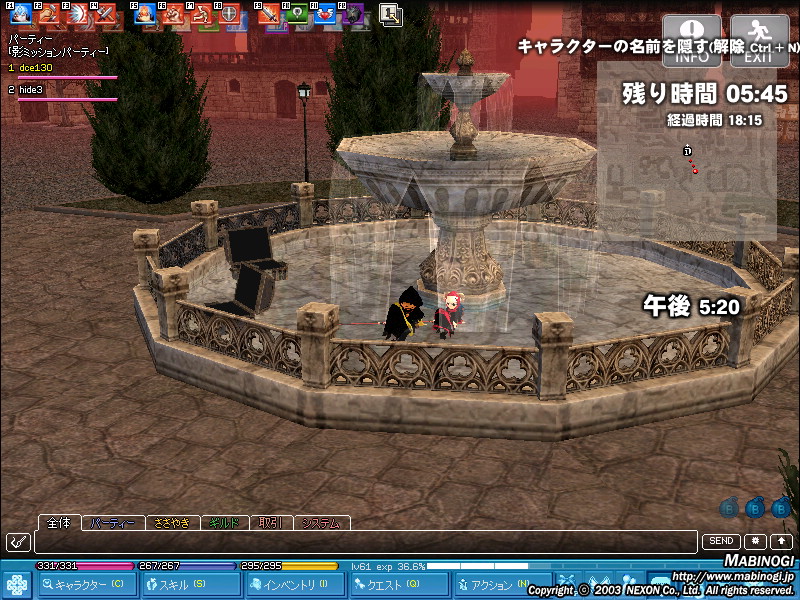Open the キャラクター (Character) menu

click(87, 585)
